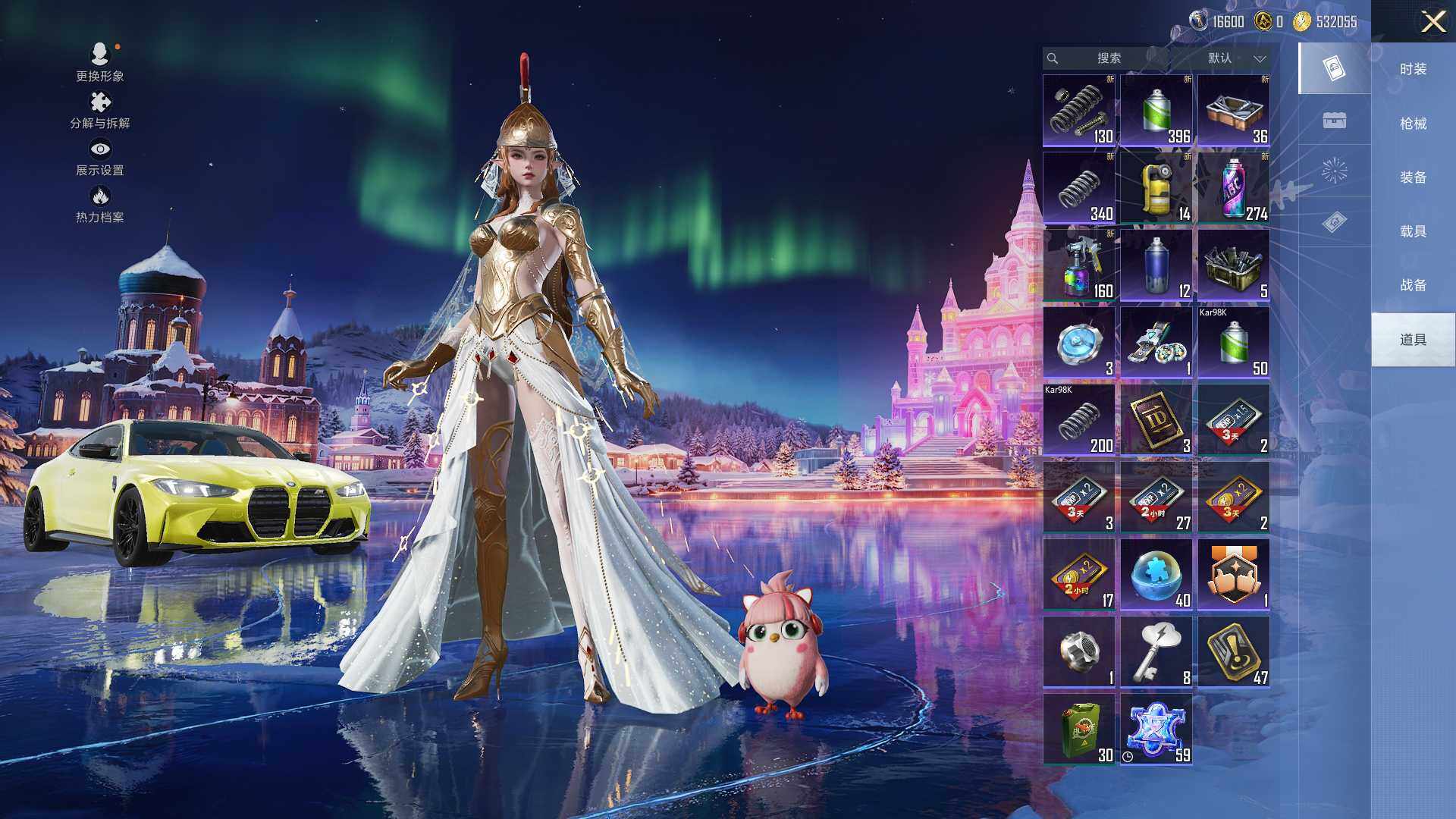
Task: Switch to the 载具 vehicle tab
Action: (x=1413, y=231)
